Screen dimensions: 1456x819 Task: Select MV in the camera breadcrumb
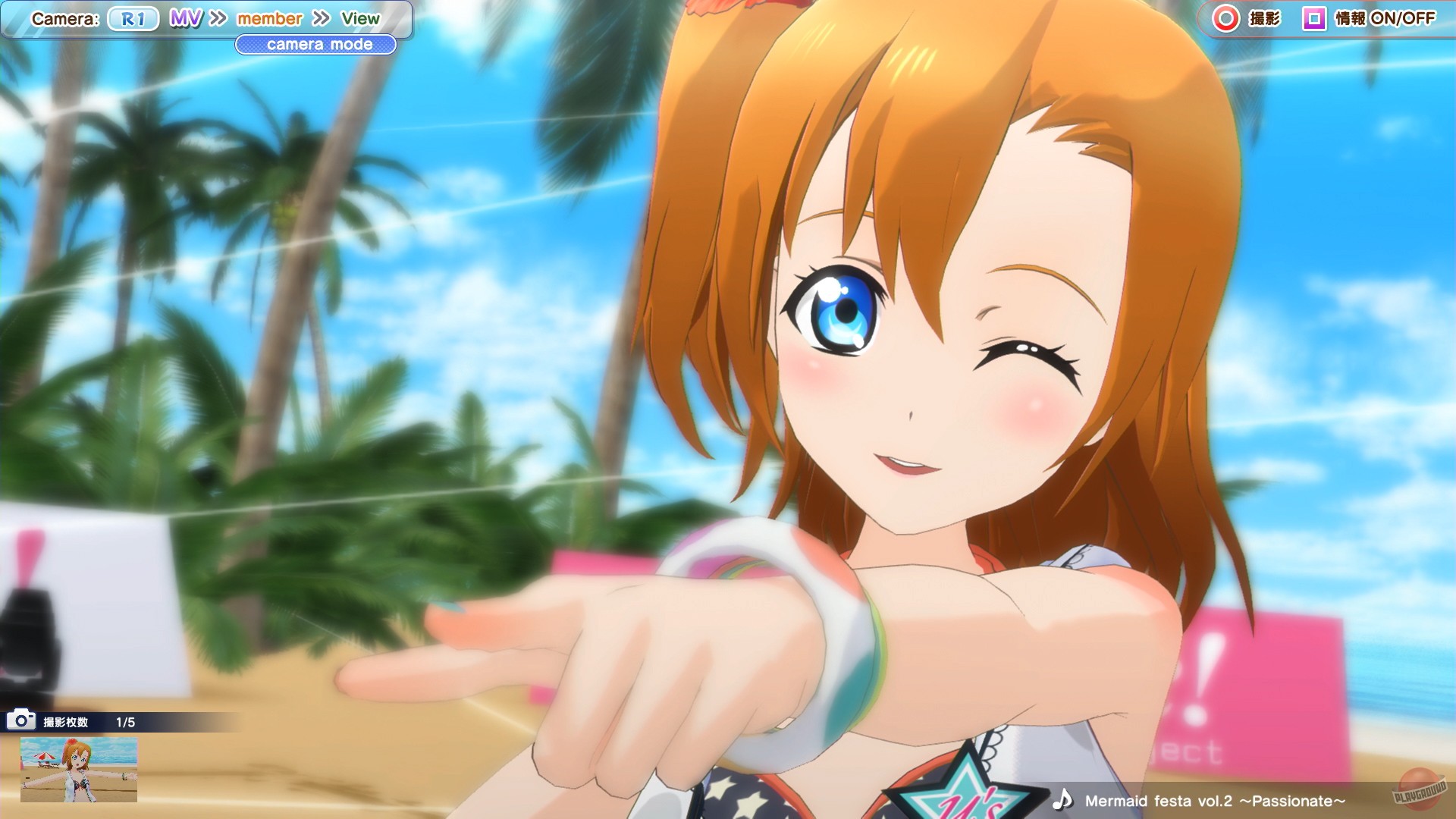coord(185,18)
